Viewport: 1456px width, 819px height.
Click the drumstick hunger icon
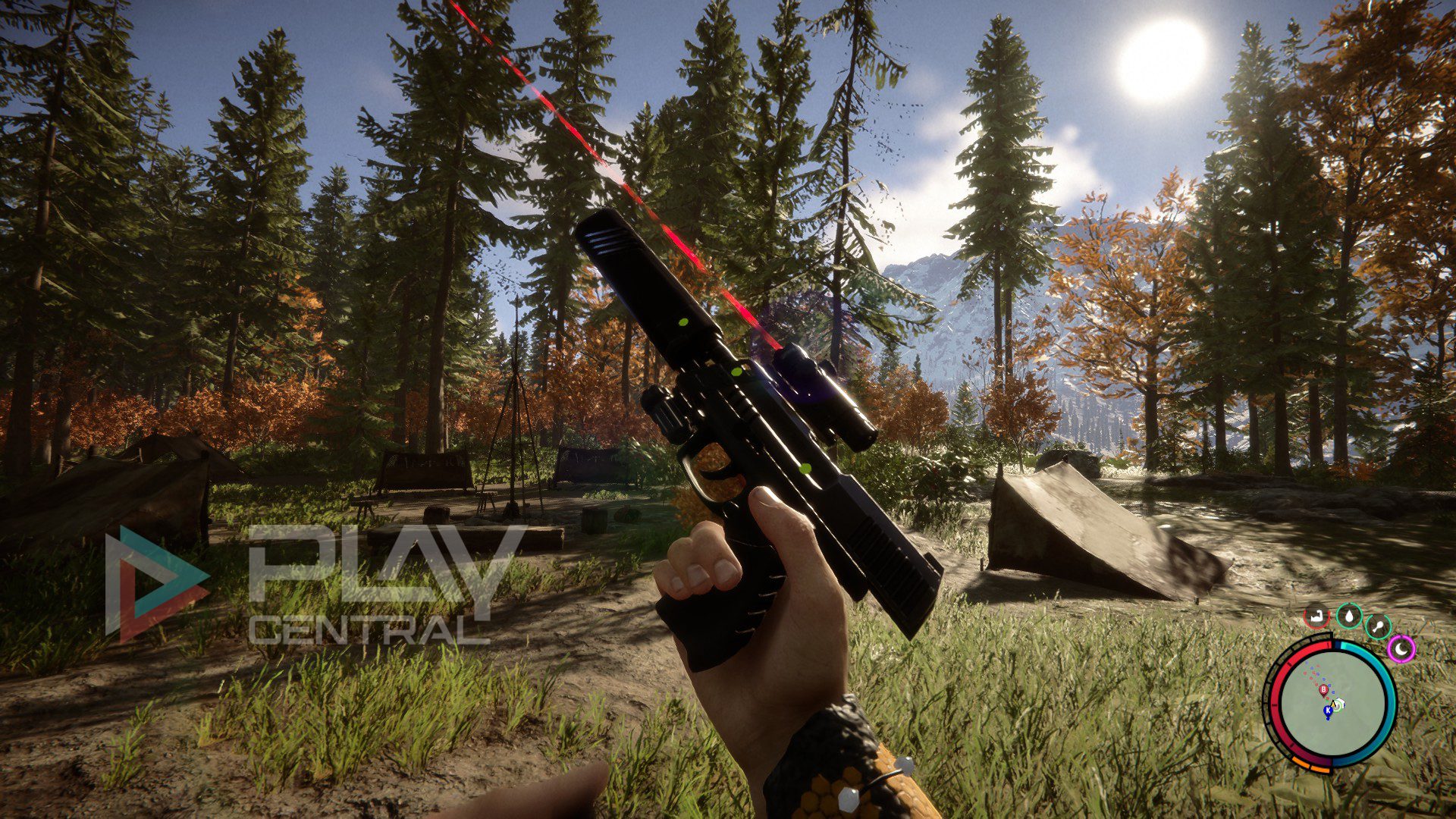1377,626
